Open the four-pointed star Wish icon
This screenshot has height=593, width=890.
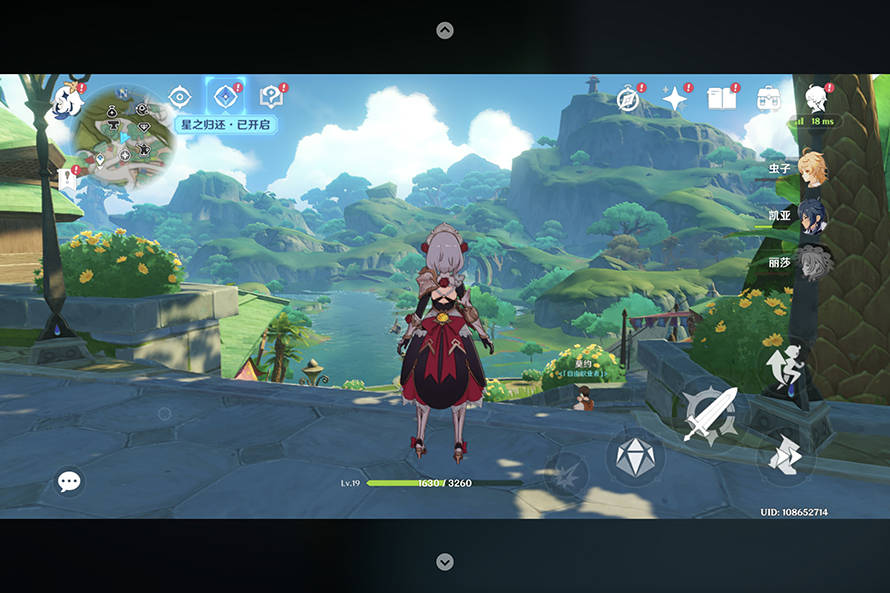click(675, 98)
